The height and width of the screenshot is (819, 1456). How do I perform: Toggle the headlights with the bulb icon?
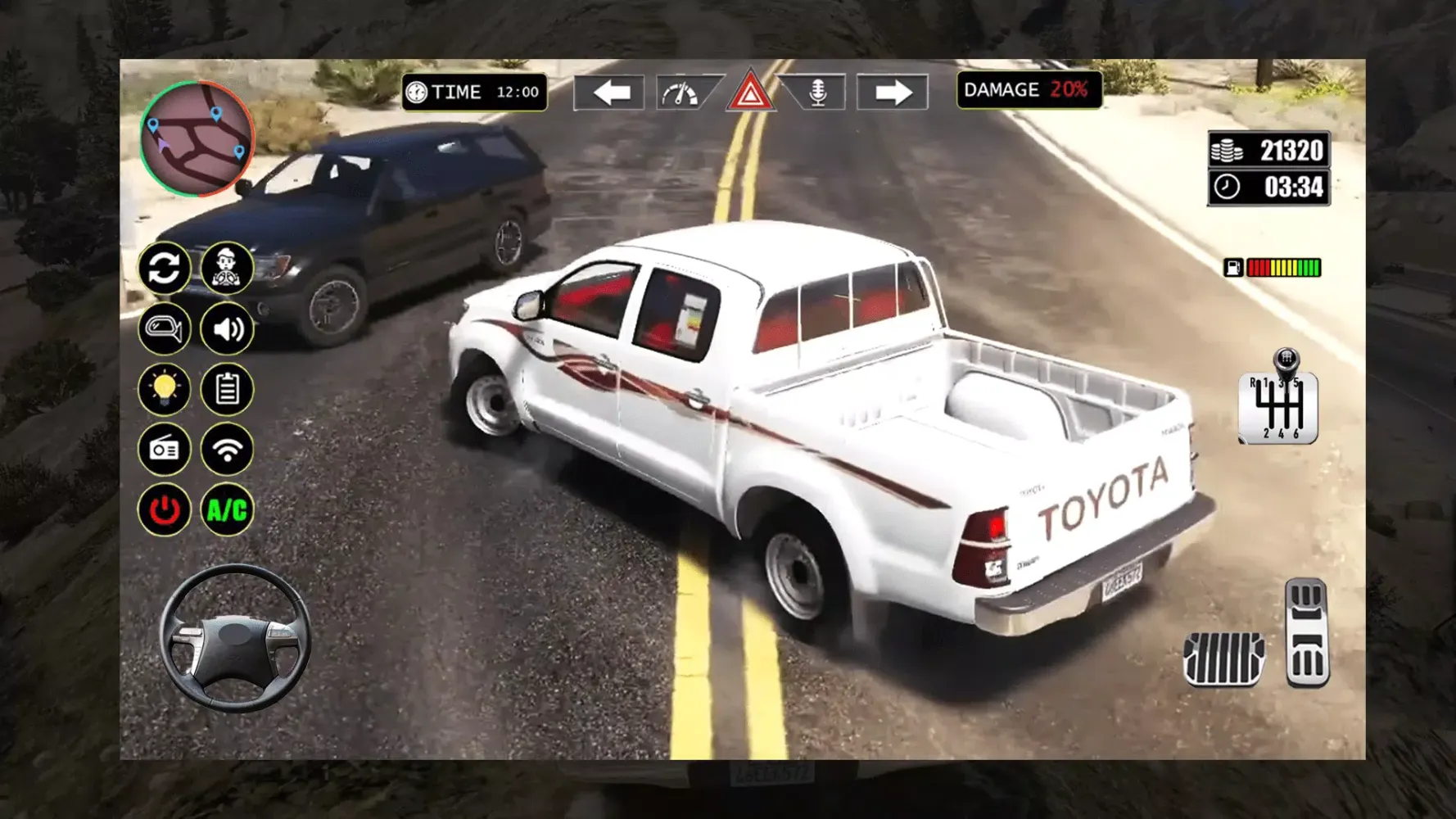165,390
